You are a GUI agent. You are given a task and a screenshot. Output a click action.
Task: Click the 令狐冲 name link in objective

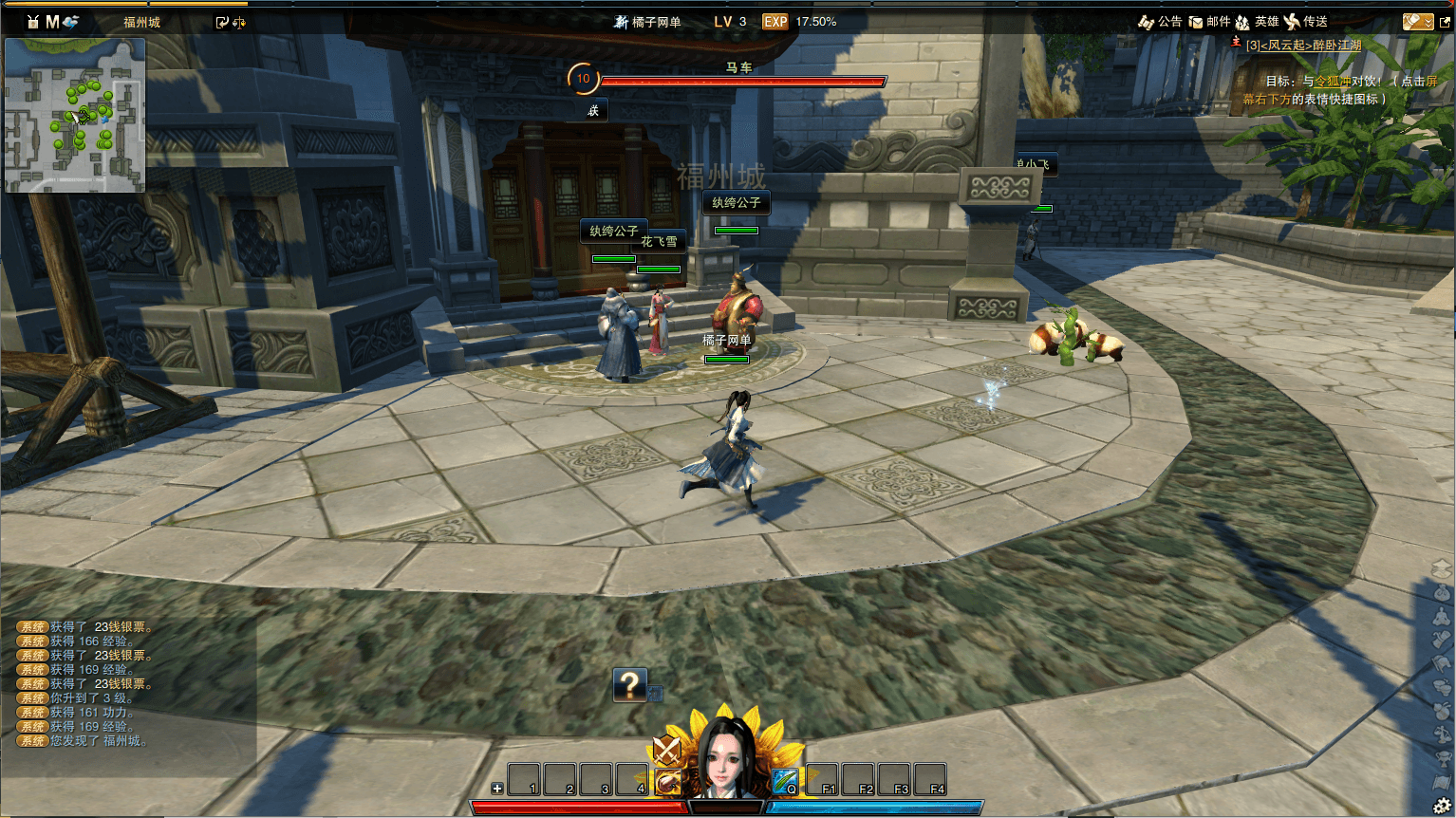click(1332, 82)
